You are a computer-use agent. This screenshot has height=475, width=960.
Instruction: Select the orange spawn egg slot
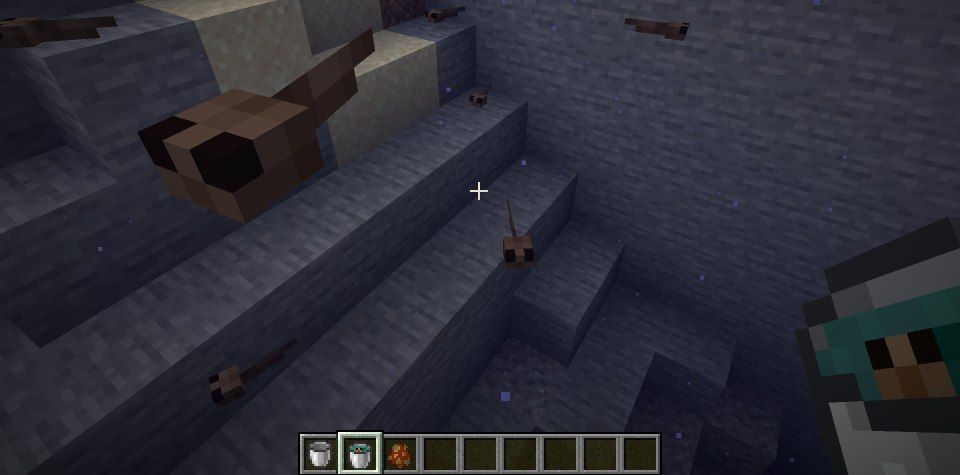[400, 453]
